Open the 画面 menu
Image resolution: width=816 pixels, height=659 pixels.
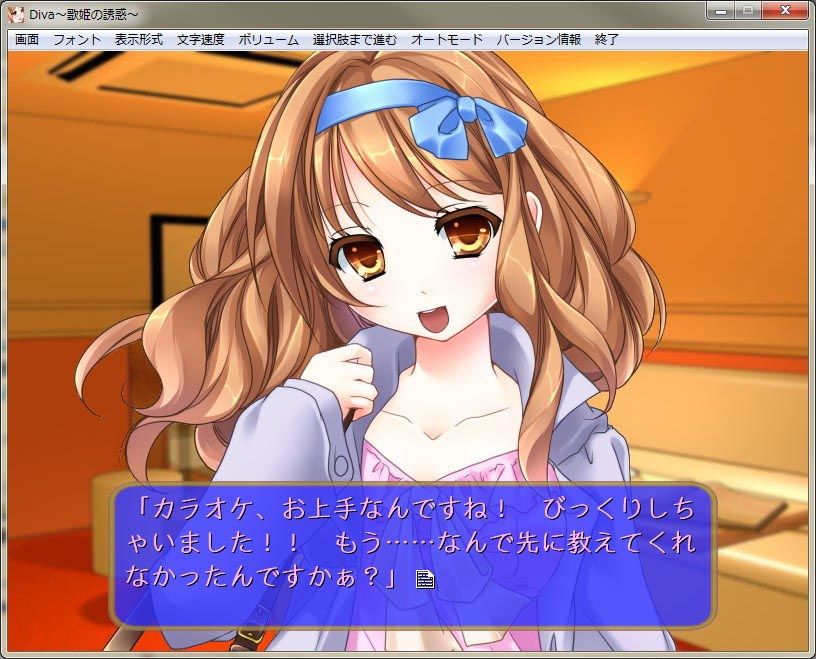[x=27, y=40]
